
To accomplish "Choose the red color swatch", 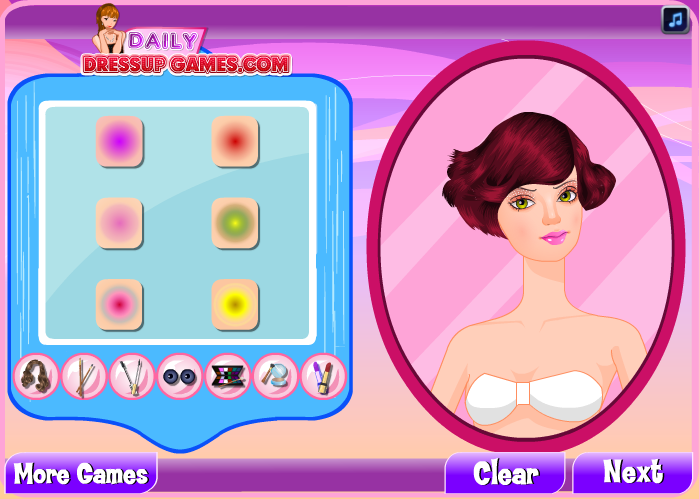I will (235, 141).
